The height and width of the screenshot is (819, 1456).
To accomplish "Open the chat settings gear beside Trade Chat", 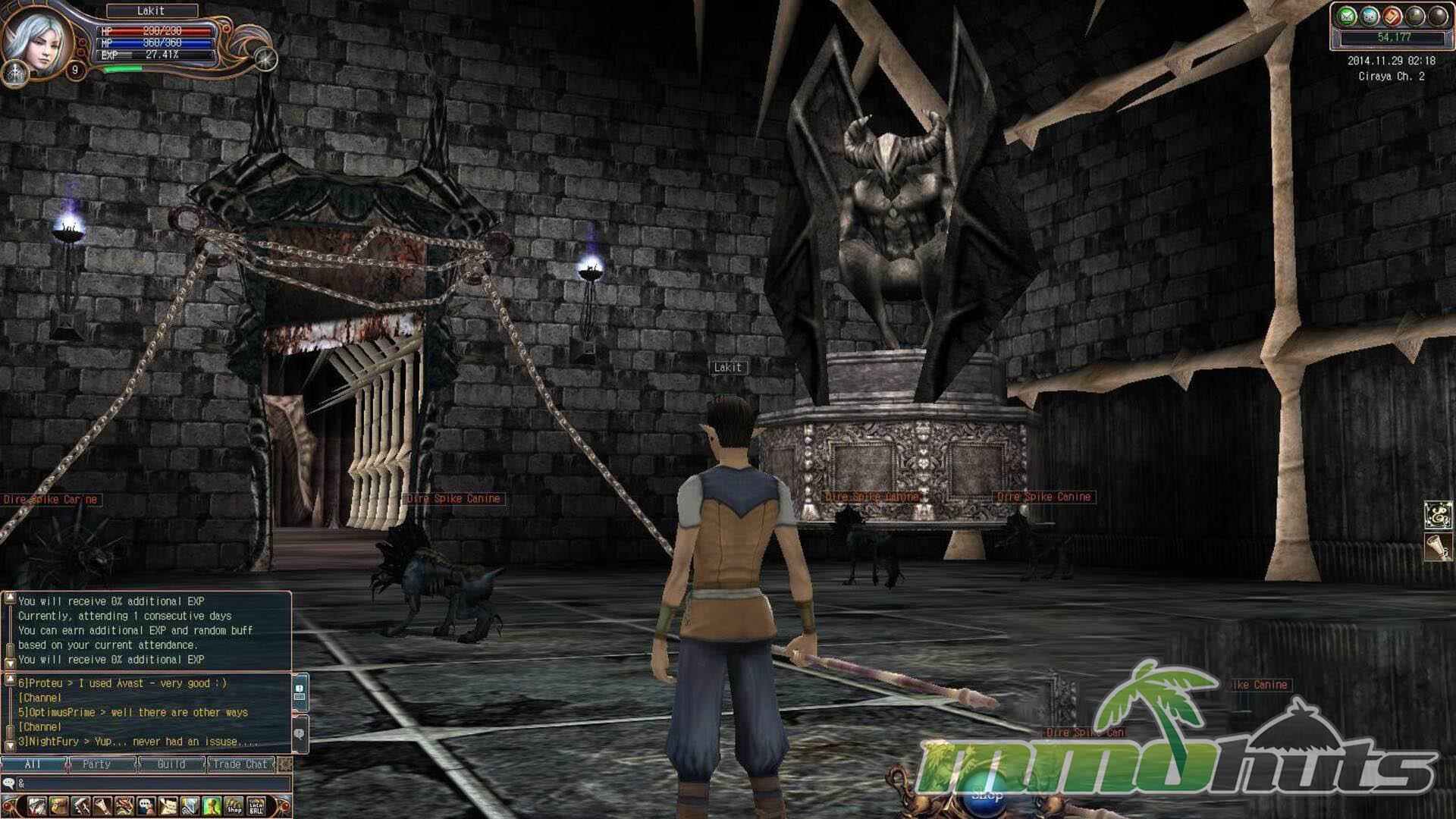I will [285, 764].
